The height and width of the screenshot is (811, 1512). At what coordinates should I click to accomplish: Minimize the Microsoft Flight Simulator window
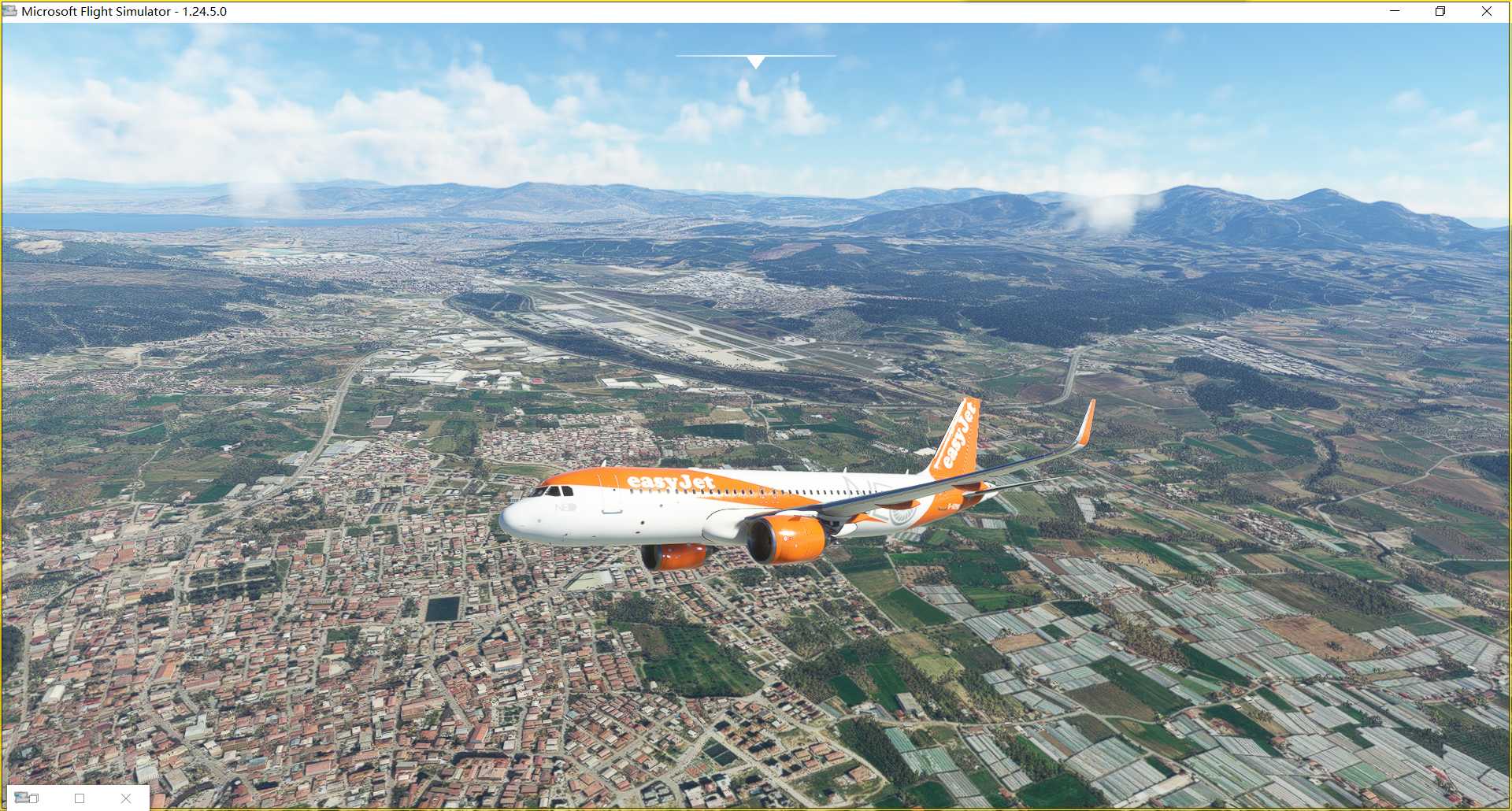[x=1395, y=11]
